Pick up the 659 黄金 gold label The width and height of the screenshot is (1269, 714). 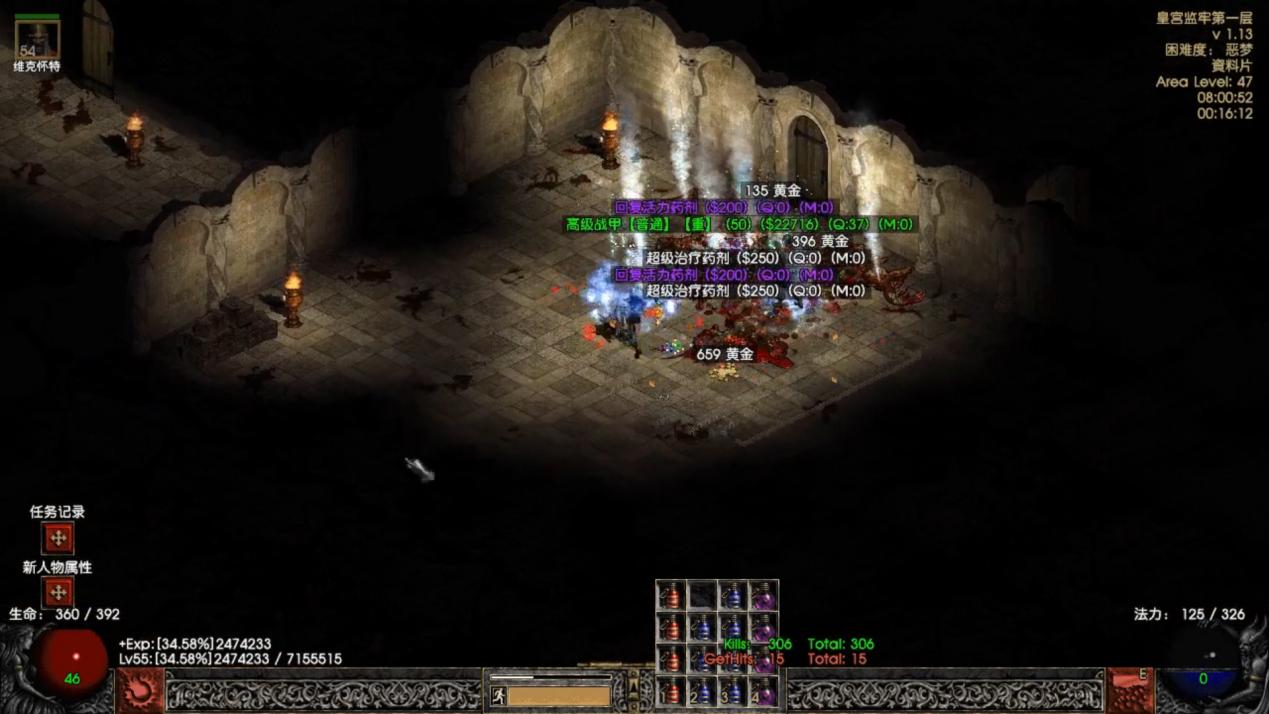[725, 354]
